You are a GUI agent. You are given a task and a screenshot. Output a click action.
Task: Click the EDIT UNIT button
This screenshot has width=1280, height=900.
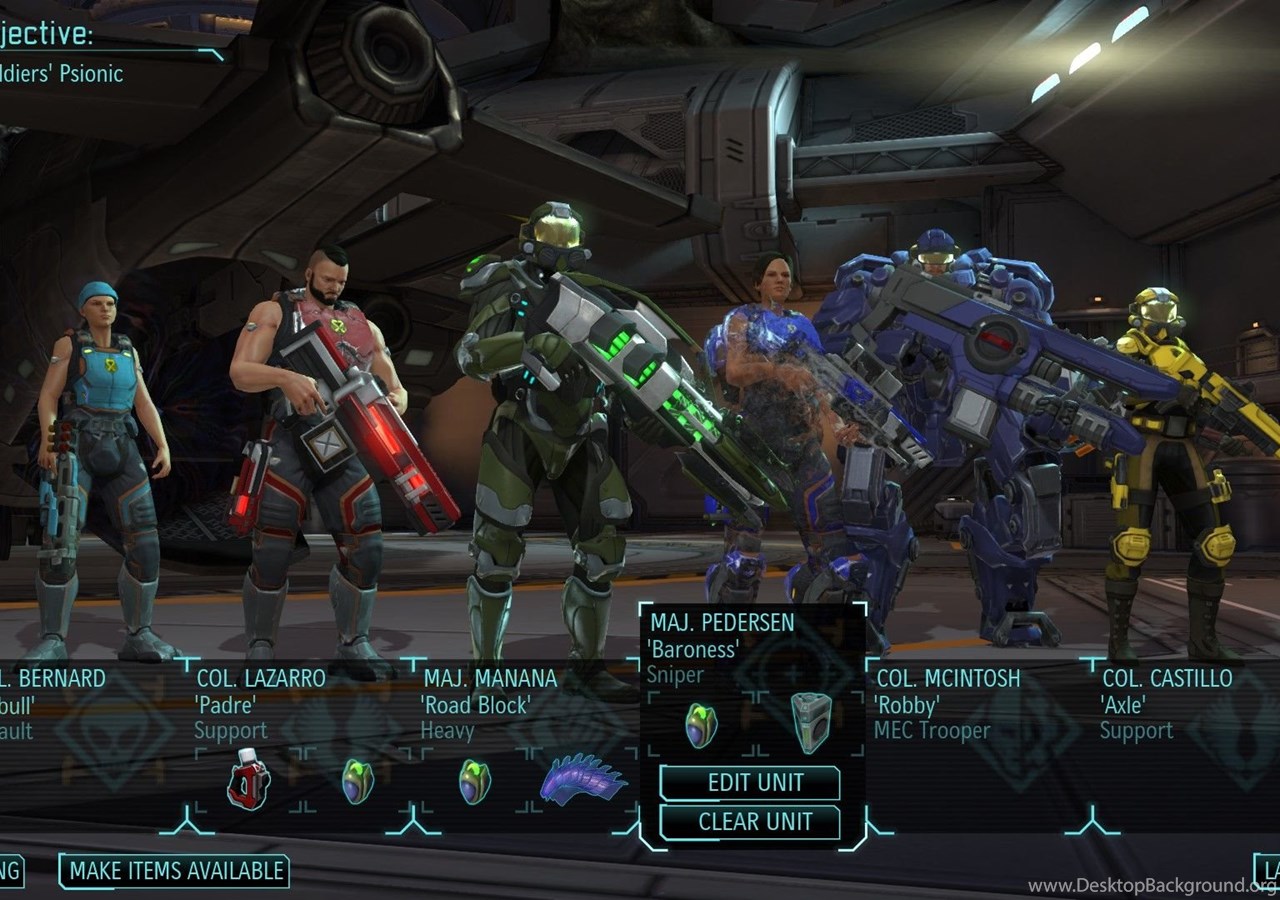(x=750, y=783)
